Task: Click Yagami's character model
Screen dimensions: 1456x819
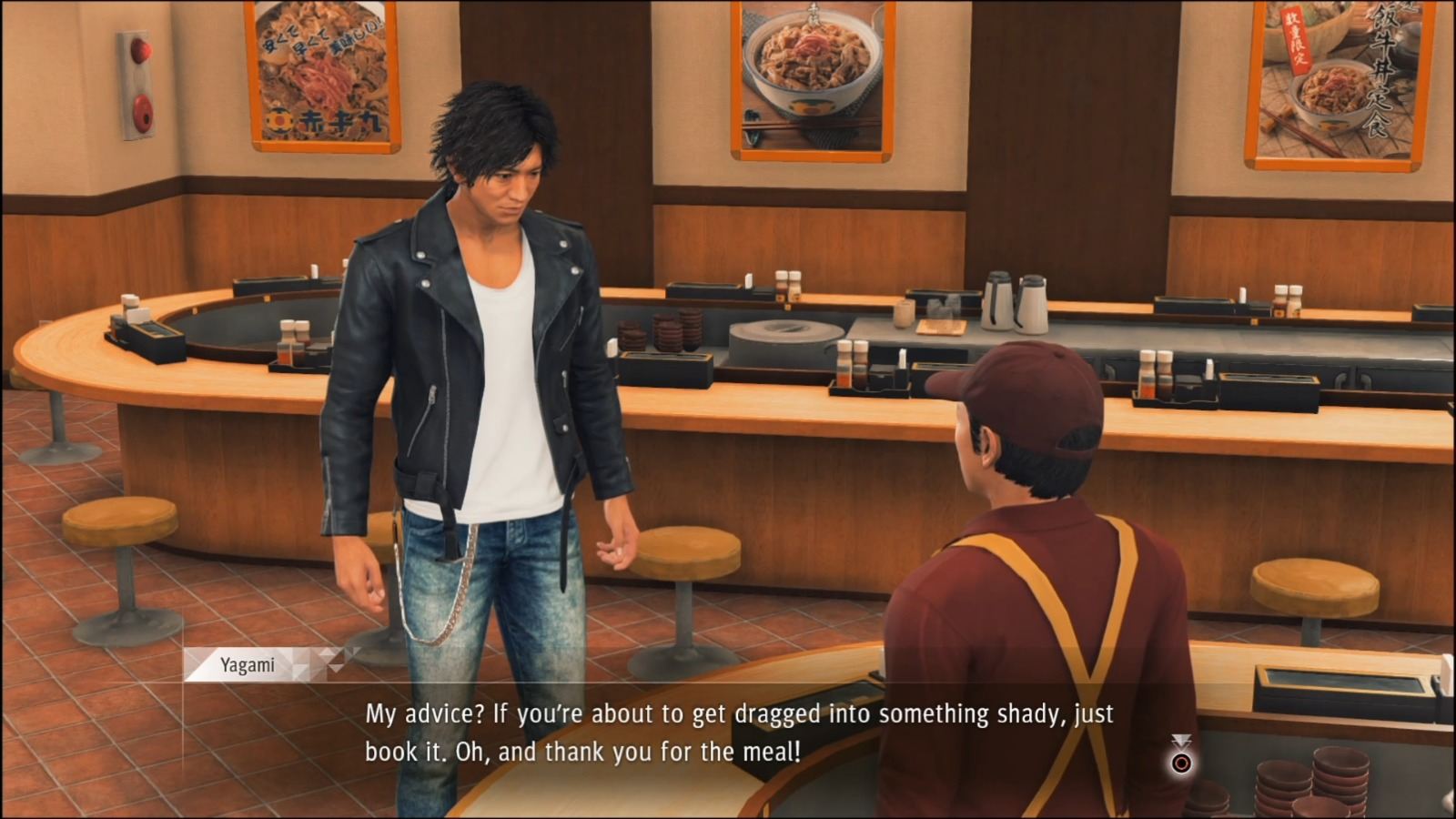Action: tap(473, 364)
